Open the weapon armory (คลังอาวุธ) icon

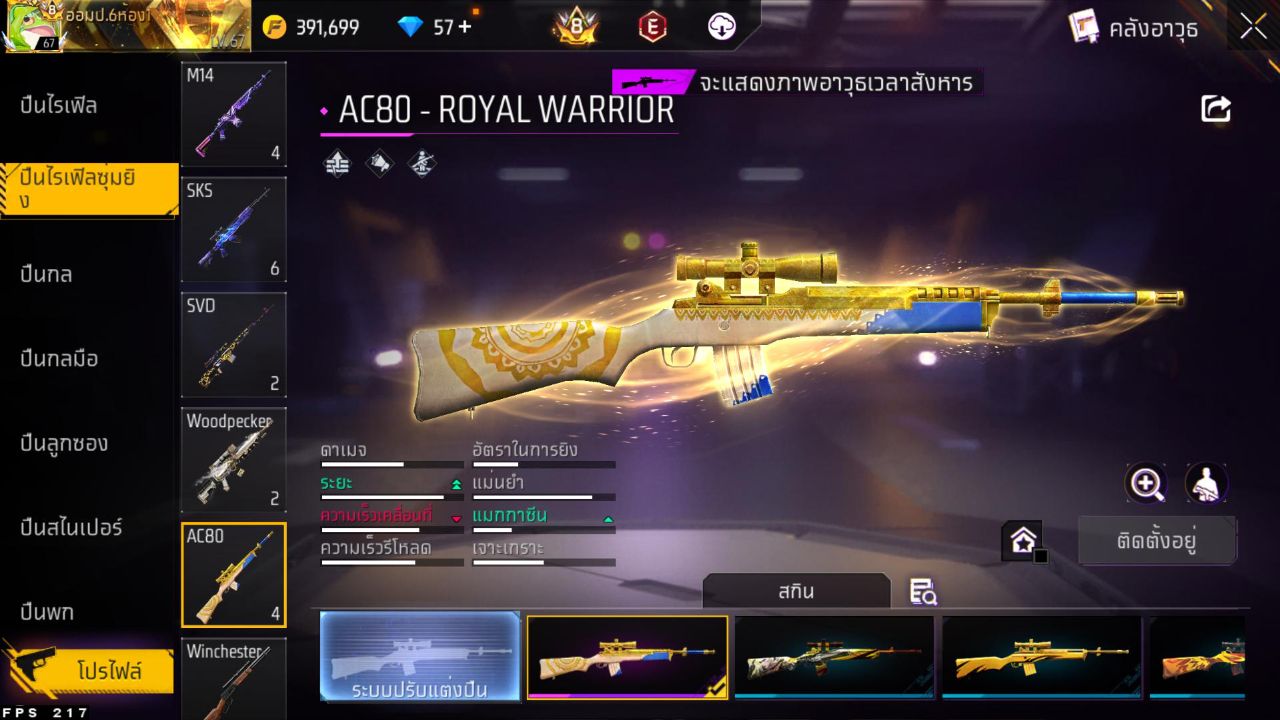(1085, 28)
